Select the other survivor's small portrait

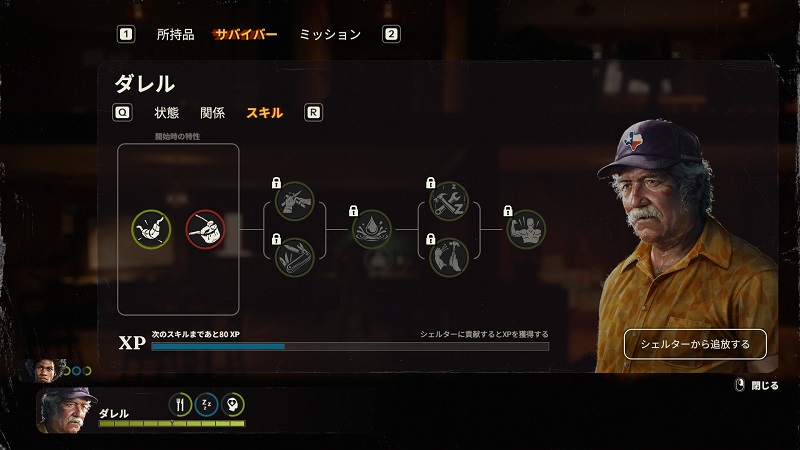(46, 370)
